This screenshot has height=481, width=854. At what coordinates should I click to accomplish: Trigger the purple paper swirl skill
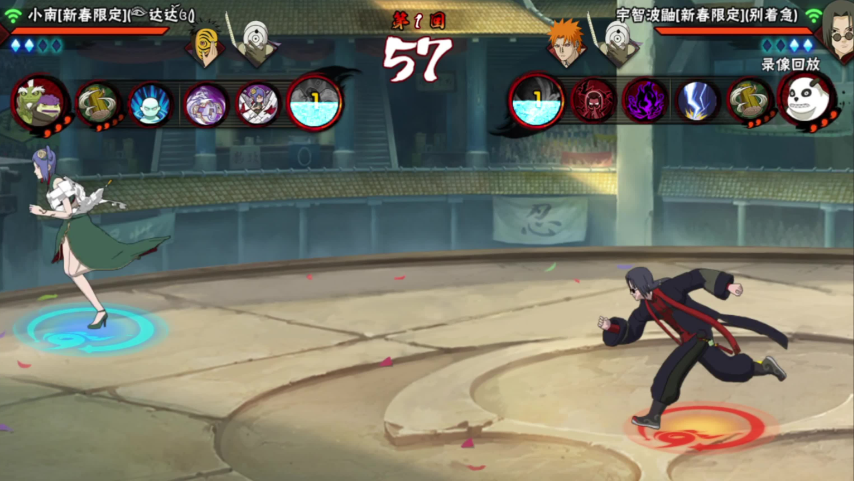click(x=204, y=103)
